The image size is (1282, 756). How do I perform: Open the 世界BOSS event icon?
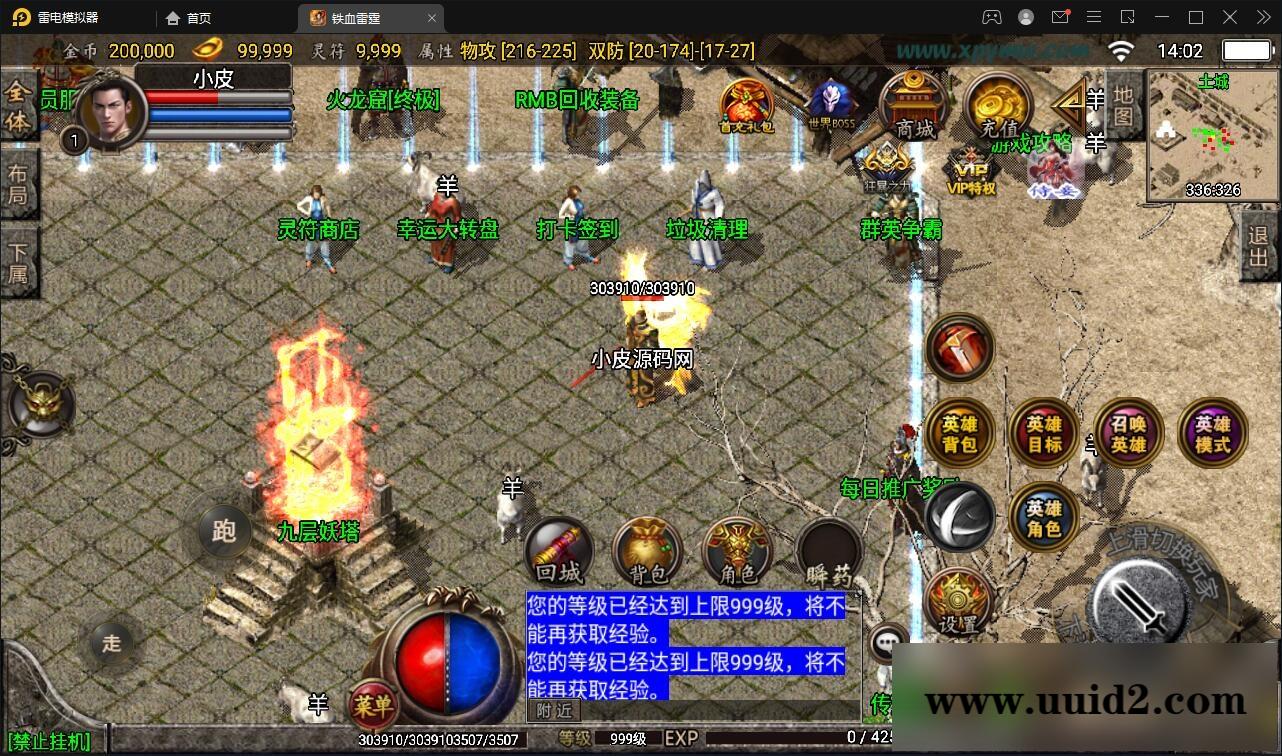coord(830,100)
